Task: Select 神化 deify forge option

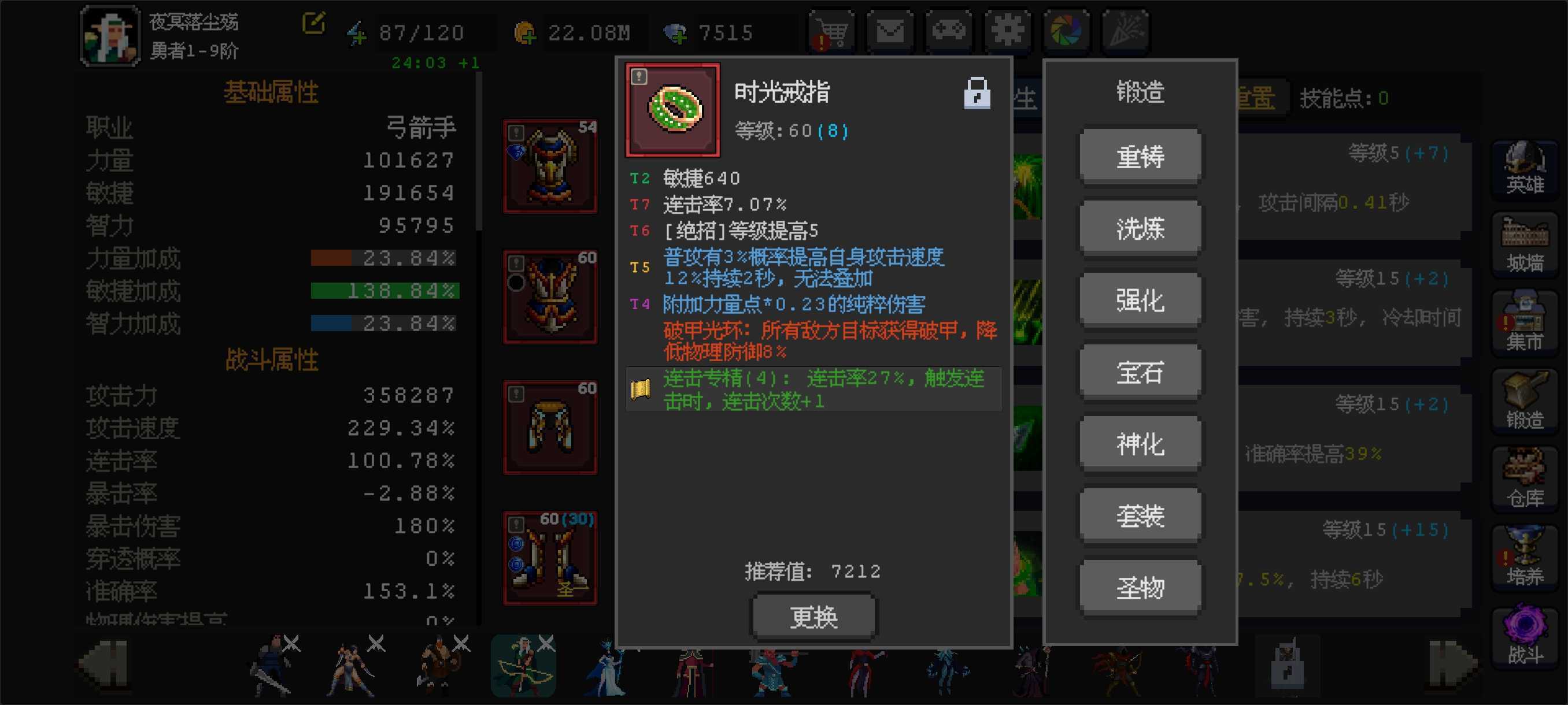Action: tap(1140, 442)
